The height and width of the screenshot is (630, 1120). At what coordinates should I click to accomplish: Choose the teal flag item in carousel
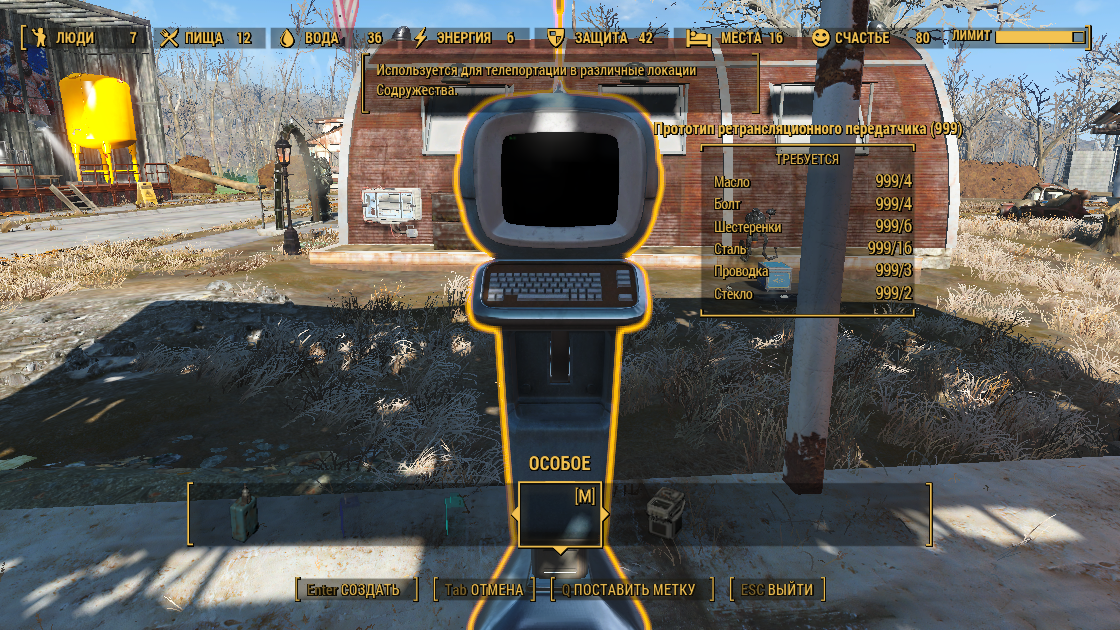coord(452,514)
